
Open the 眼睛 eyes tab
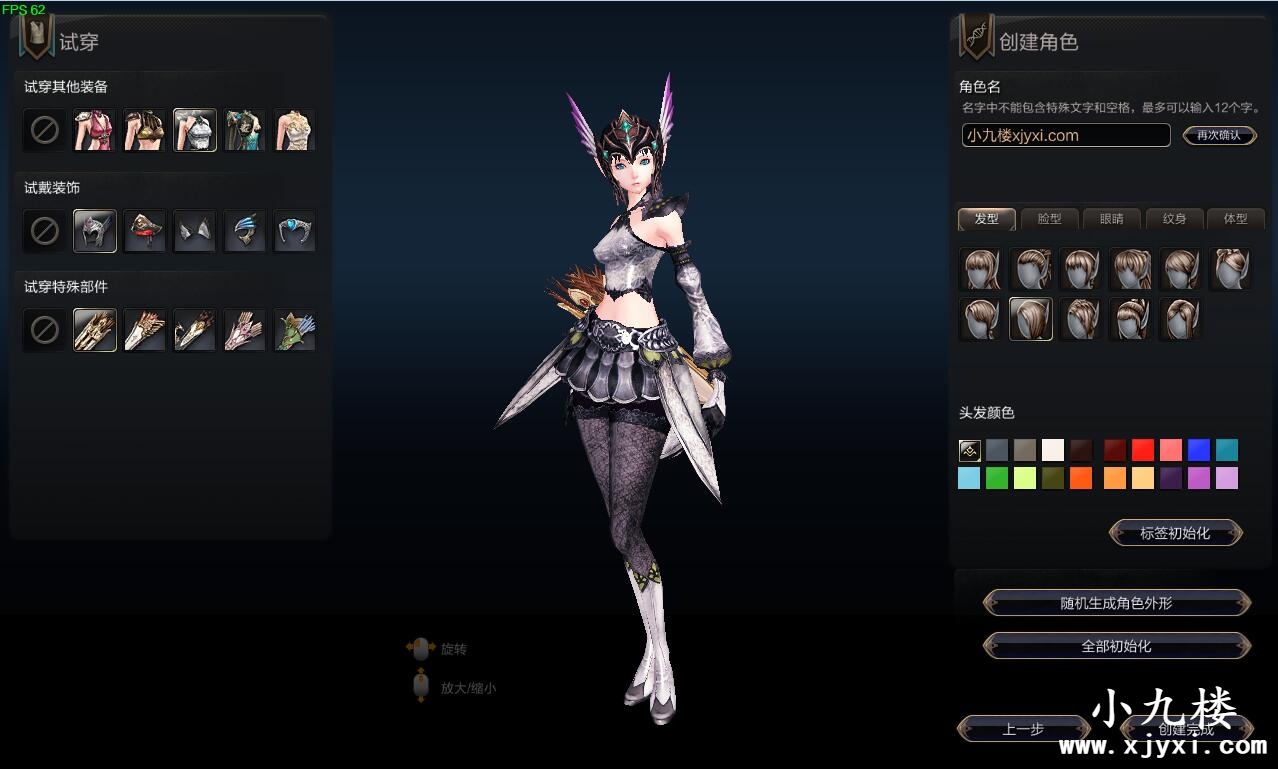[x=1111, y=219]
